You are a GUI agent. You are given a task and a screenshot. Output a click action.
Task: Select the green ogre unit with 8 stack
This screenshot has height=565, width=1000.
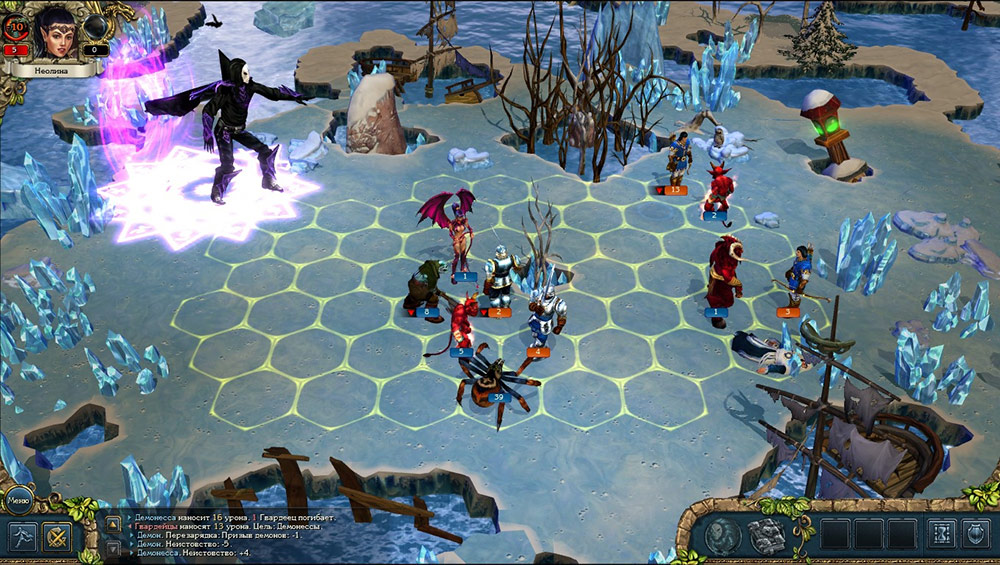[x=424, y=290]
